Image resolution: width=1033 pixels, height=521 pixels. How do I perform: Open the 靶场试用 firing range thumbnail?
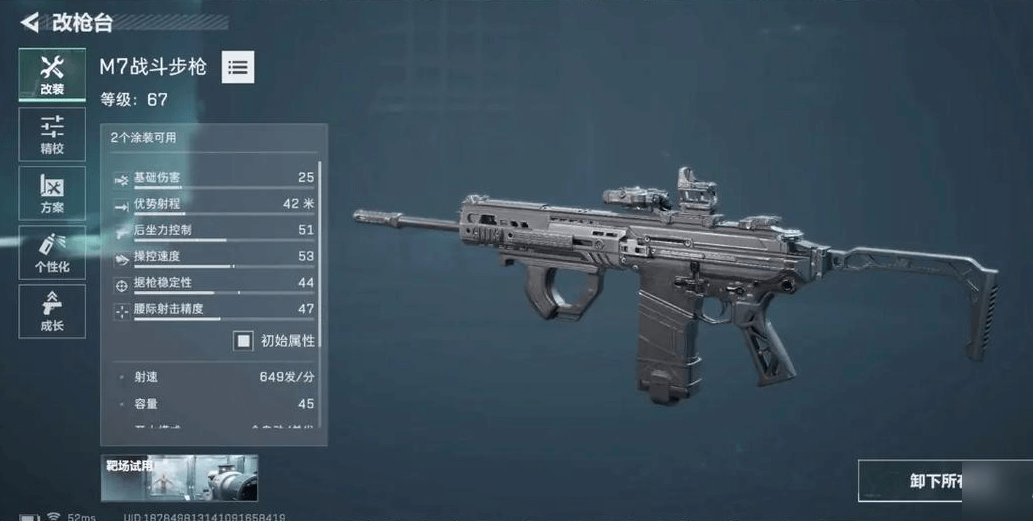point(179,478)
